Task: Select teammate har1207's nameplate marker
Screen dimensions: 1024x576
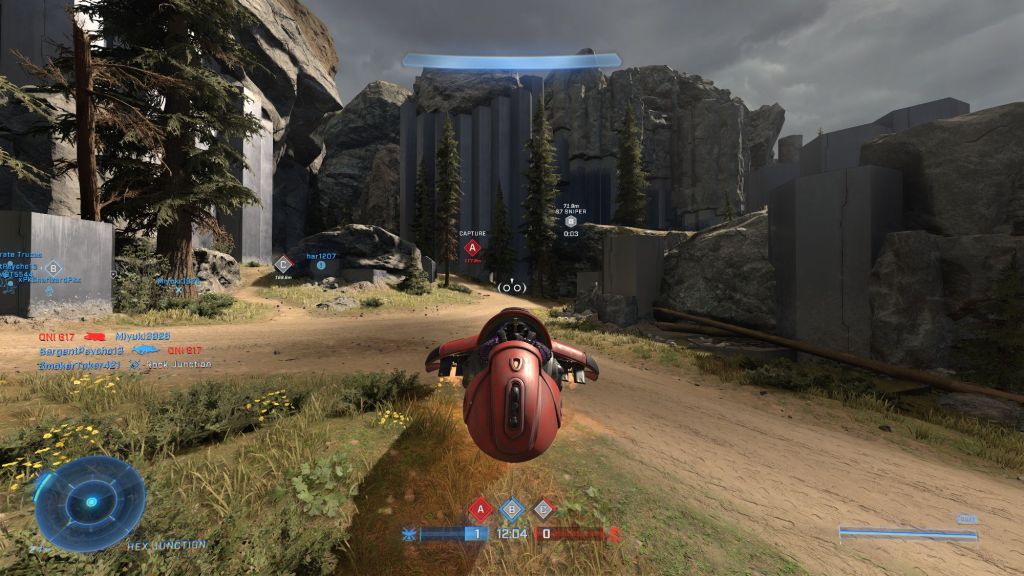Action: [x=322, y=257]
